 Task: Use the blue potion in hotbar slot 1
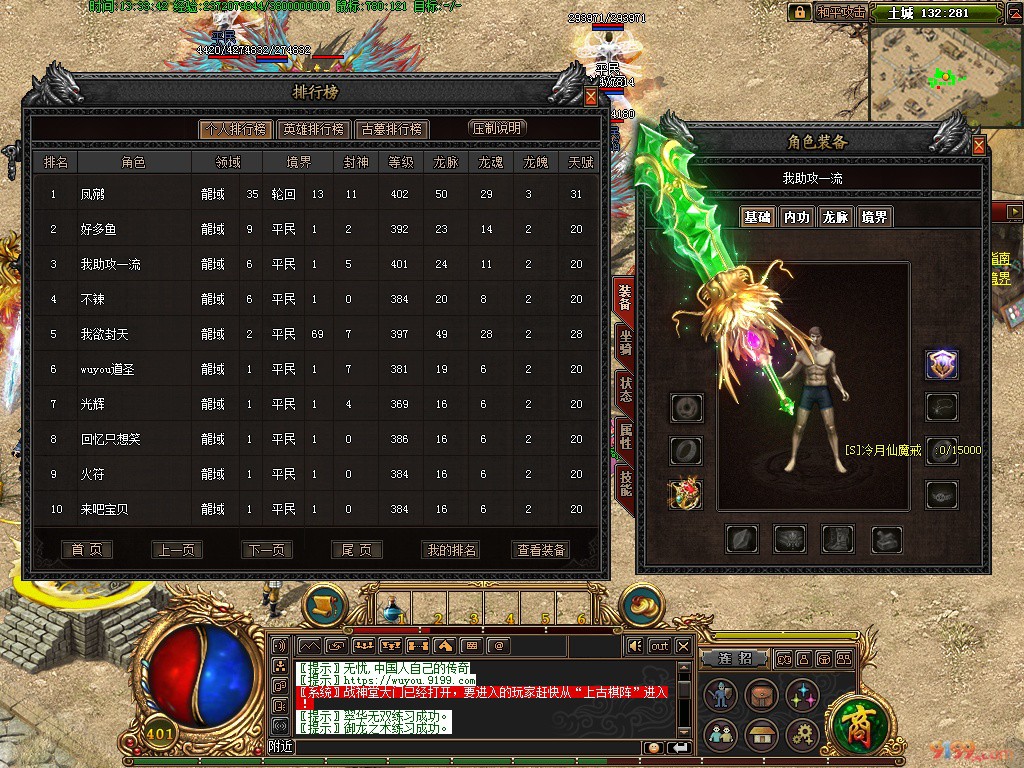397,606
